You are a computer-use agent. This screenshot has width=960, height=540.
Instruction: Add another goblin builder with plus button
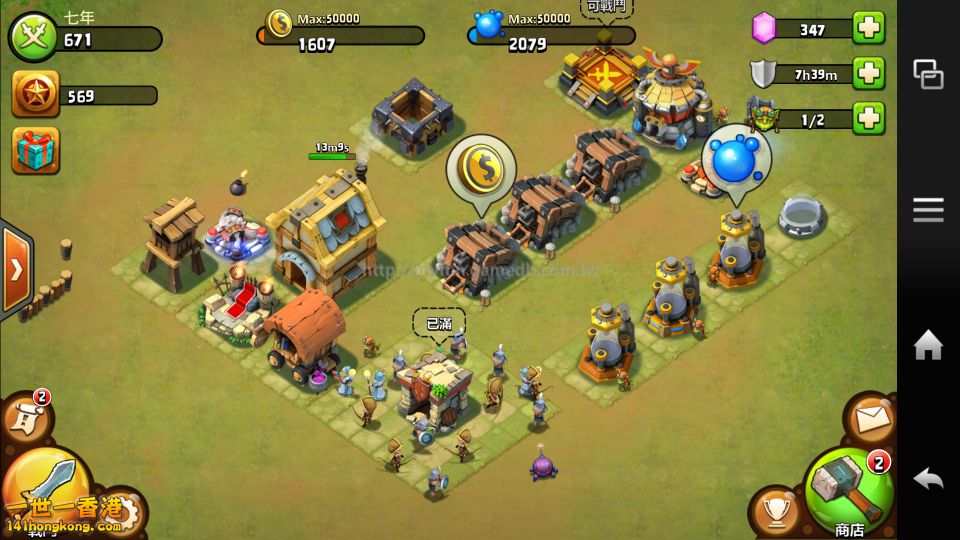[x=869, y=118]
